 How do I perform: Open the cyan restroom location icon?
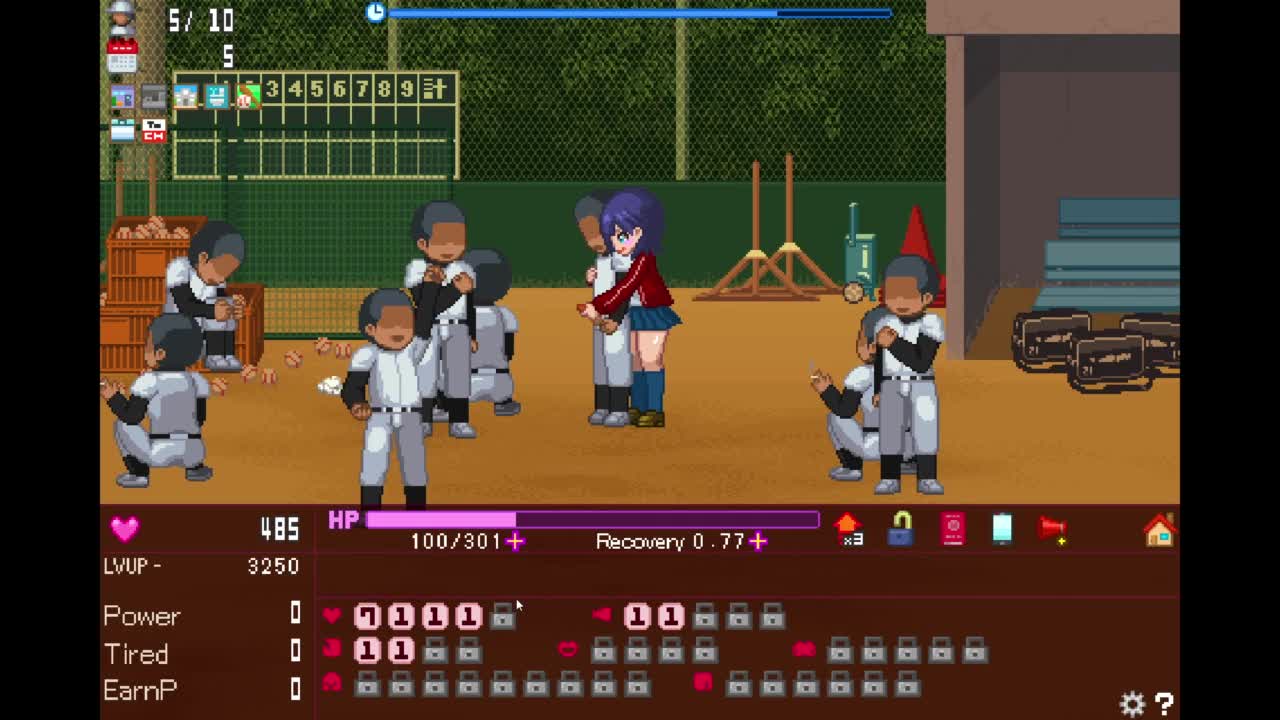[216, 96]
